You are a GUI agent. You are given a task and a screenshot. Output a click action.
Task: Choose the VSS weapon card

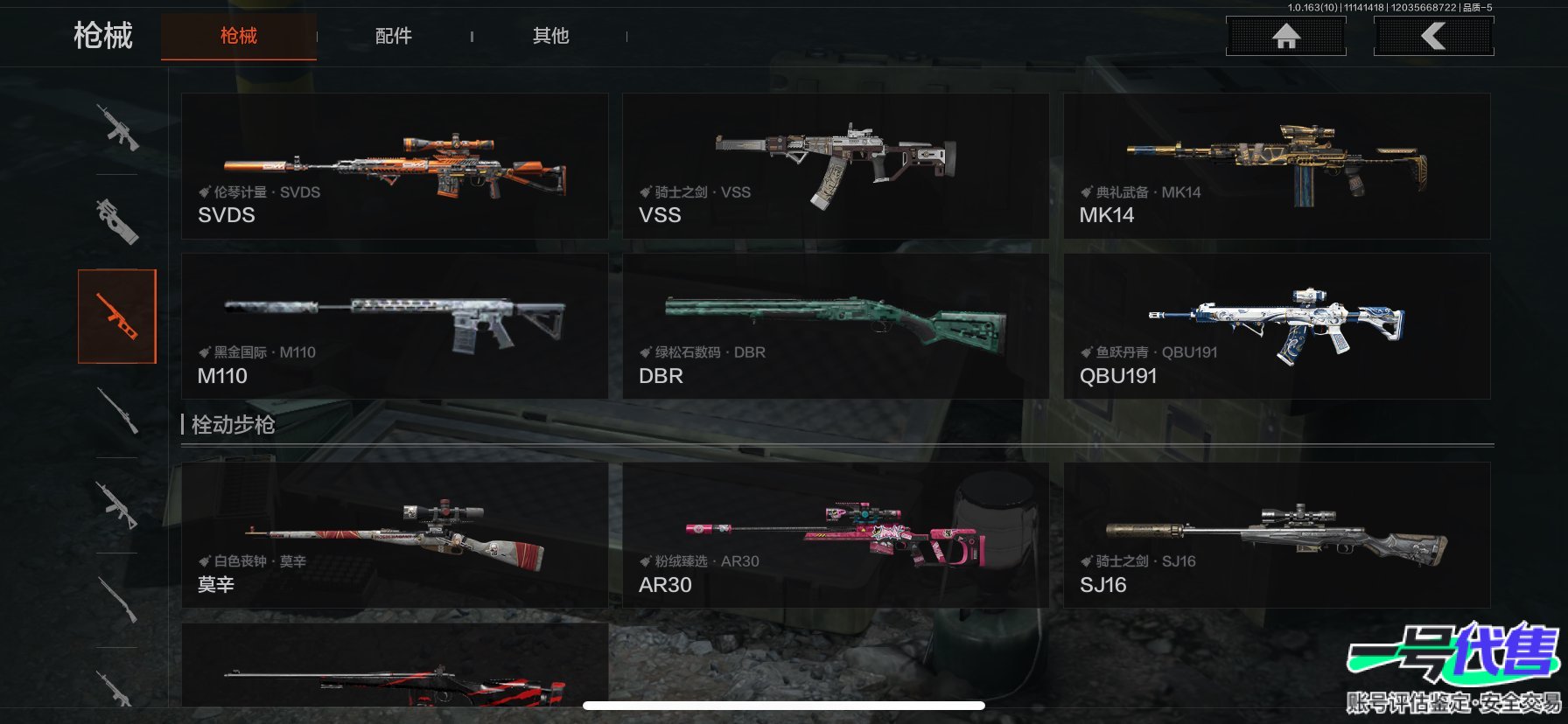(x=835, y=166)
